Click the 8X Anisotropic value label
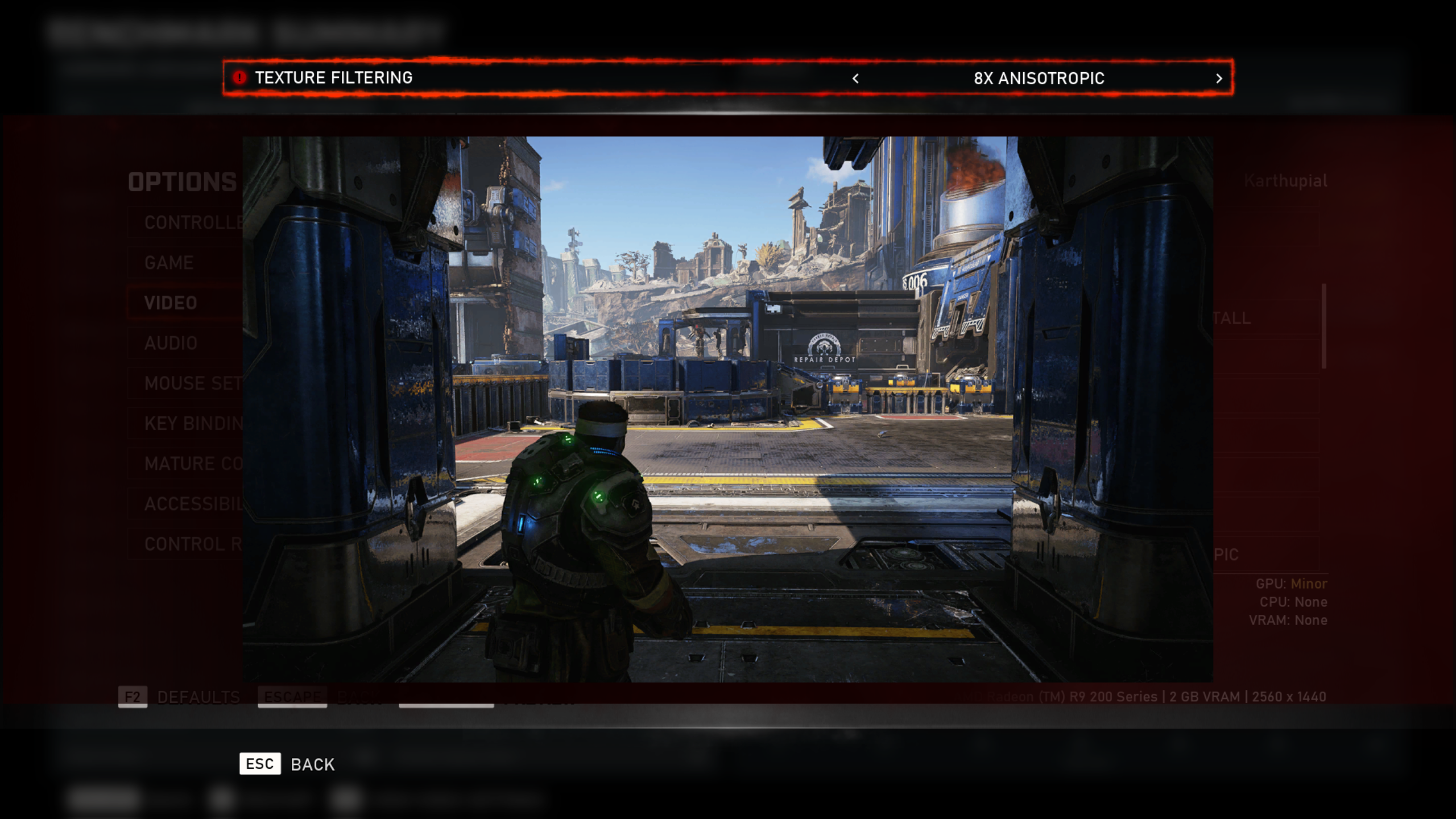This screenshot has height=819, width=1456. click(1039, 78)
